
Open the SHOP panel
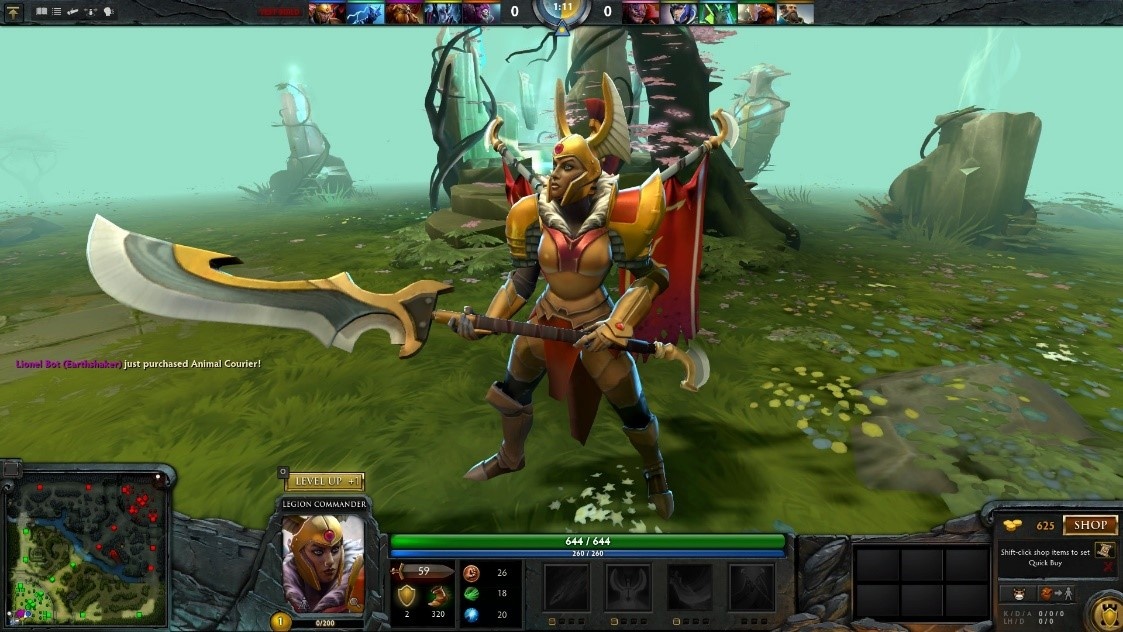click(x=1090, y=525)
